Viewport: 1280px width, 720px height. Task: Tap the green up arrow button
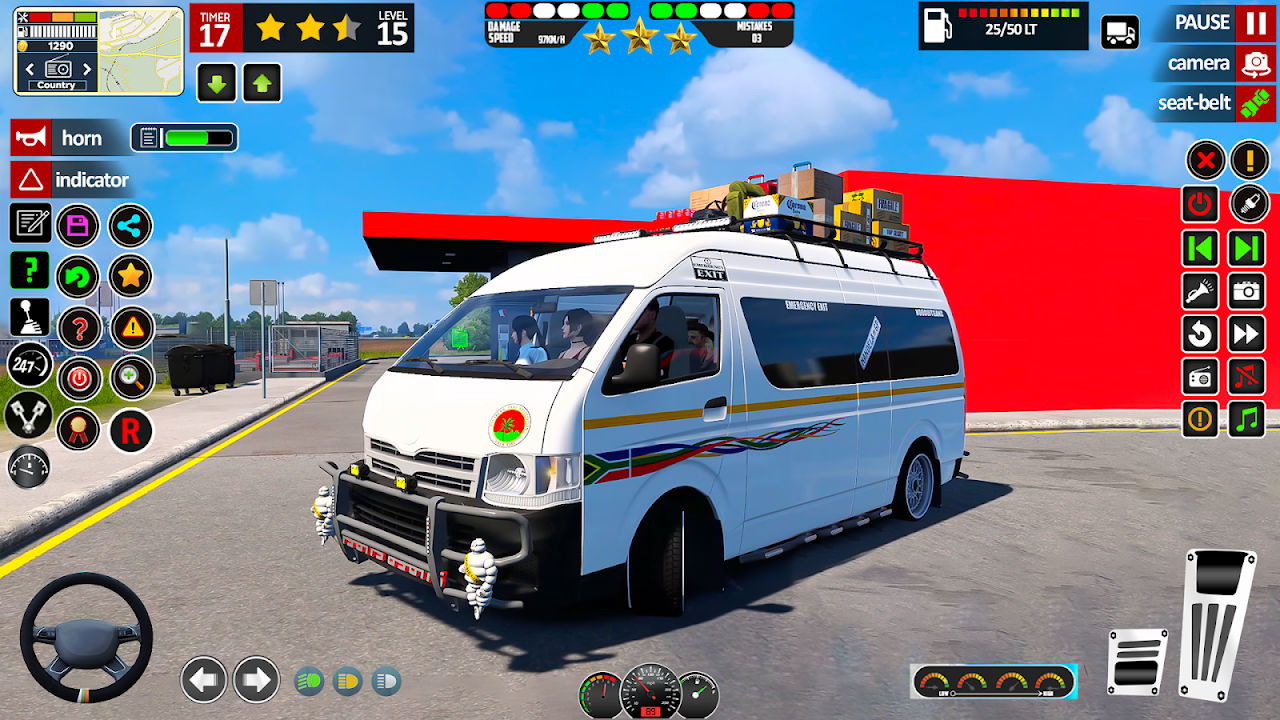262,83
